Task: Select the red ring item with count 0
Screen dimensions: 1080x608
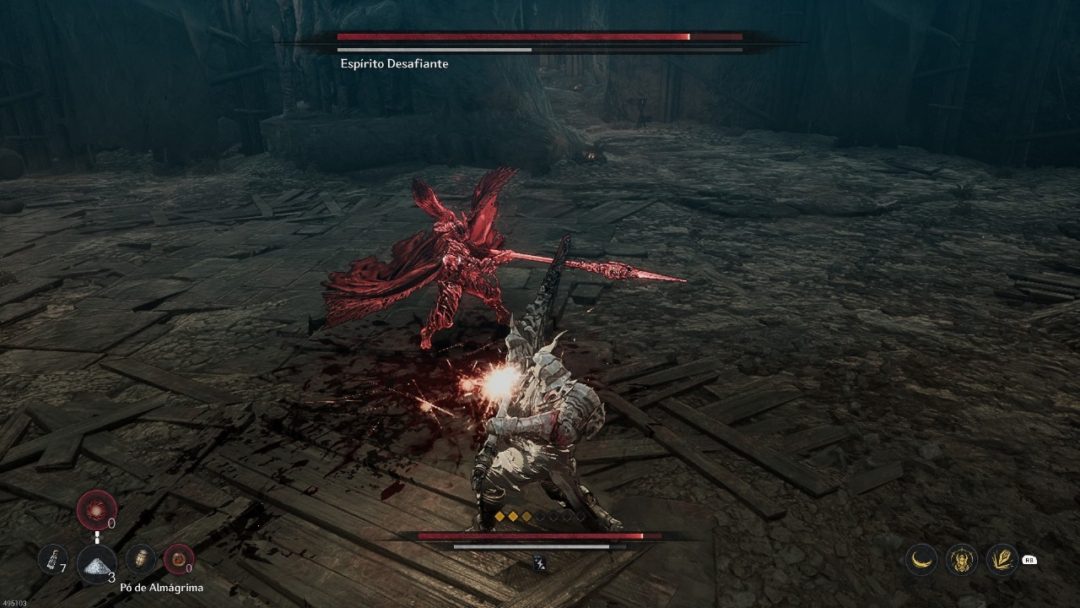Action: point(178,558)
